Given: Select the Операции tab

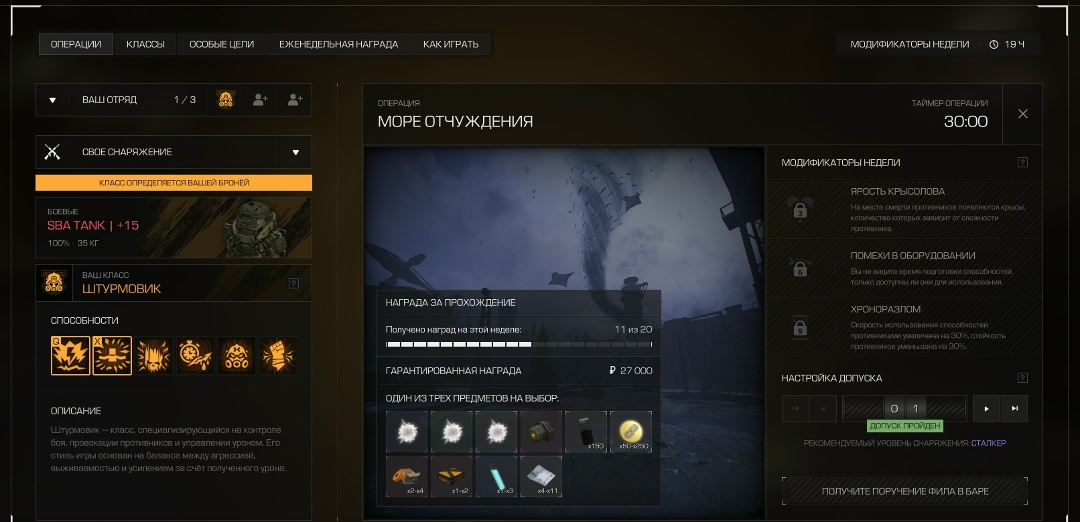Looking at the screenshot, I should [x=76, y=44].
